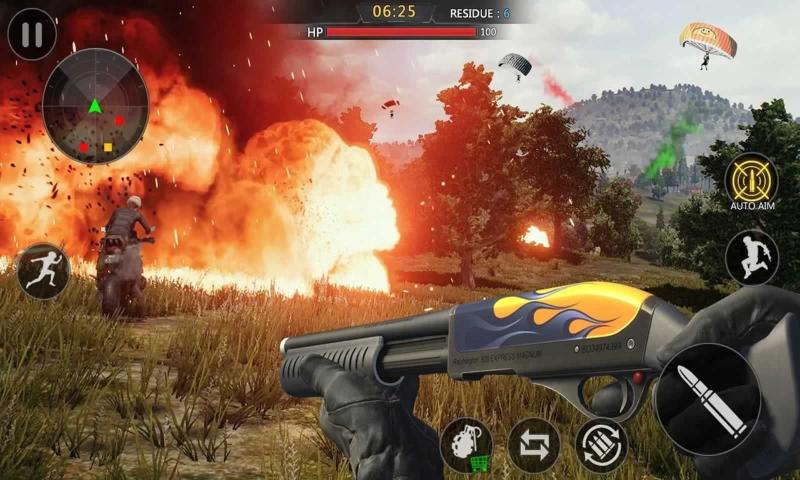Reload ammo with the magazine icon

pyautogui.click(x=601, y=445)
